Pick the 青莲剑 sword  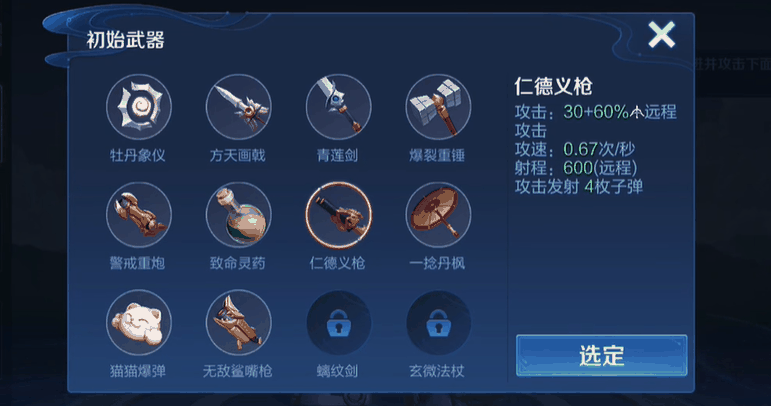pos(338,107)
